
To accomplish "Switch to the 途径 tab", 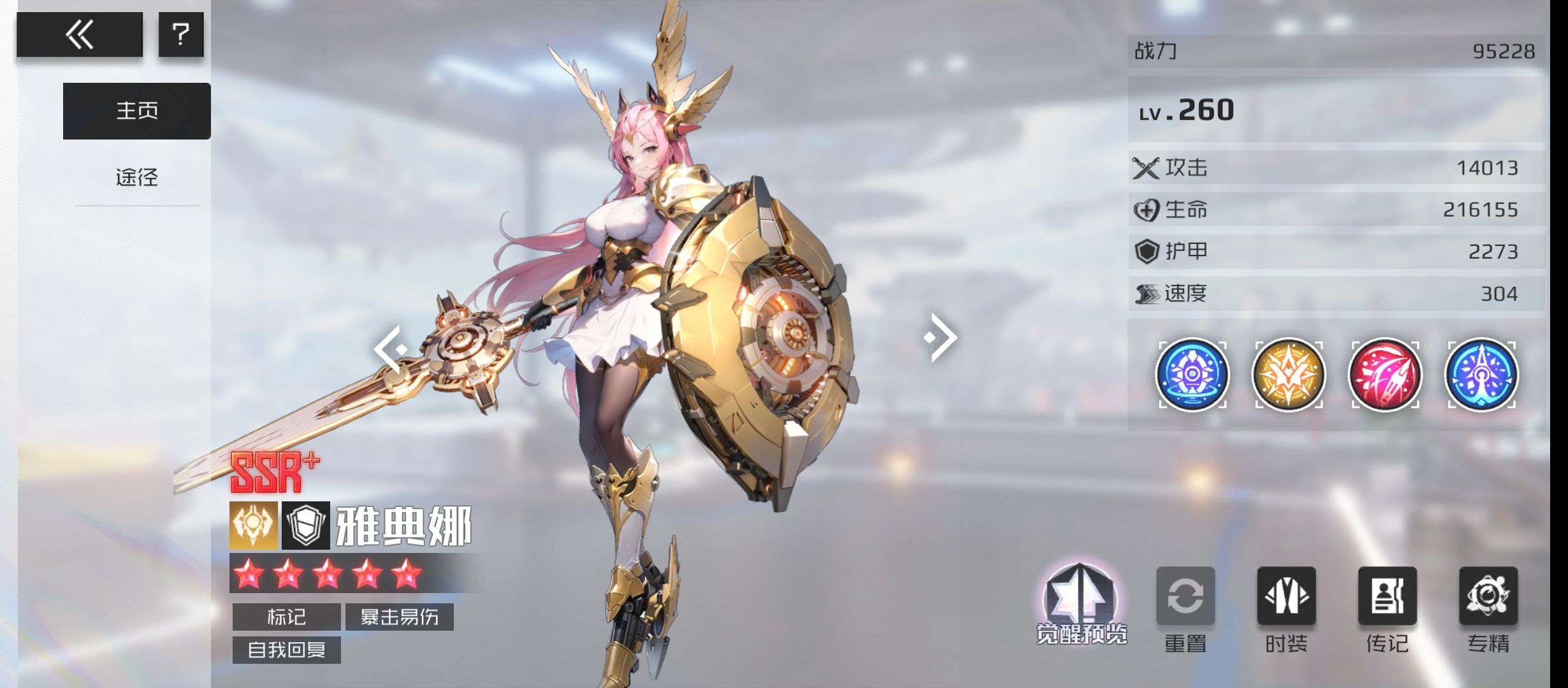I will click(x=136, y=177).
